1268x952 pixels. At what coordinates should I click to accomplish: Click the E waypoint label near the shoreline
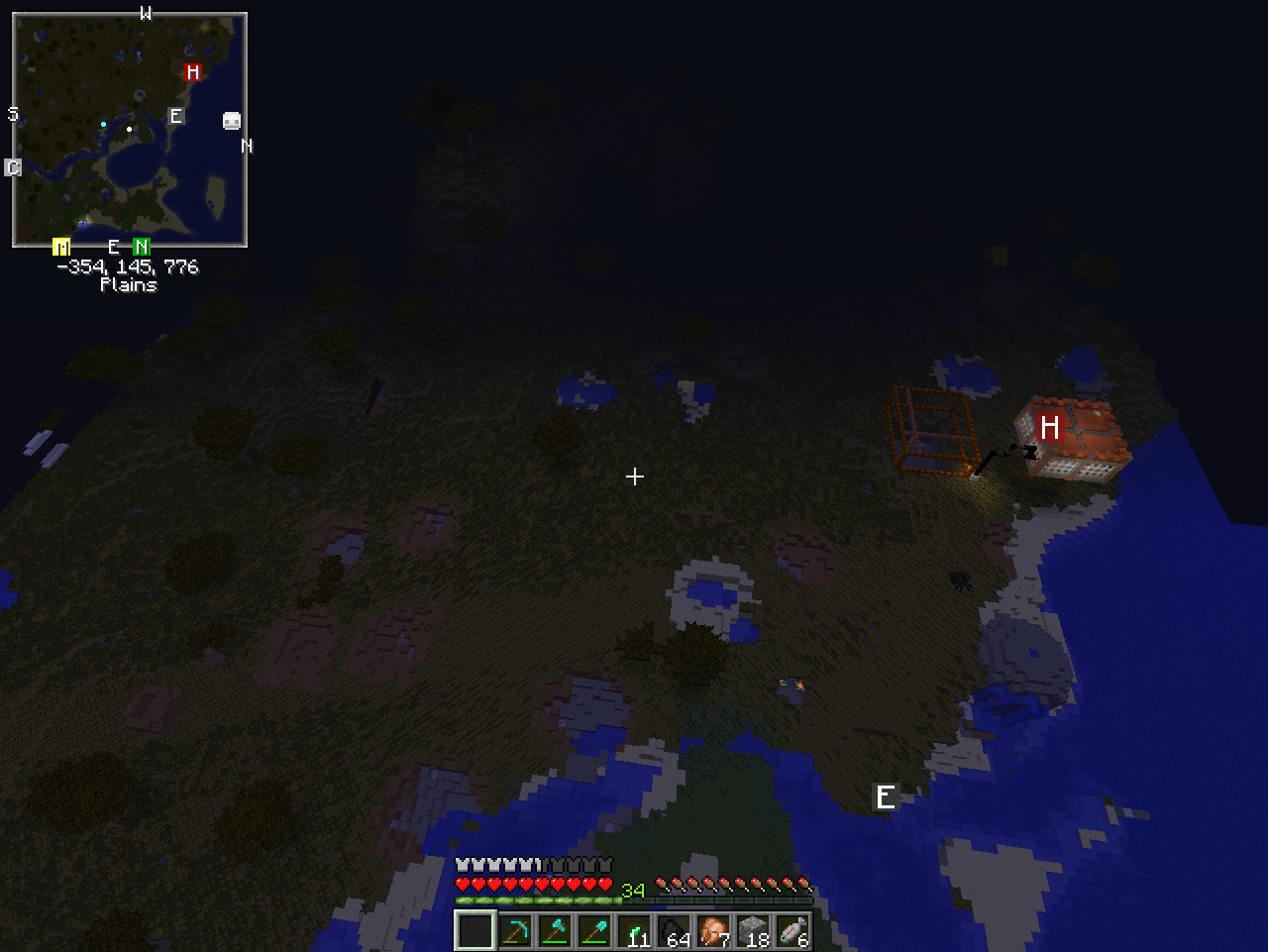click(885, 796)
